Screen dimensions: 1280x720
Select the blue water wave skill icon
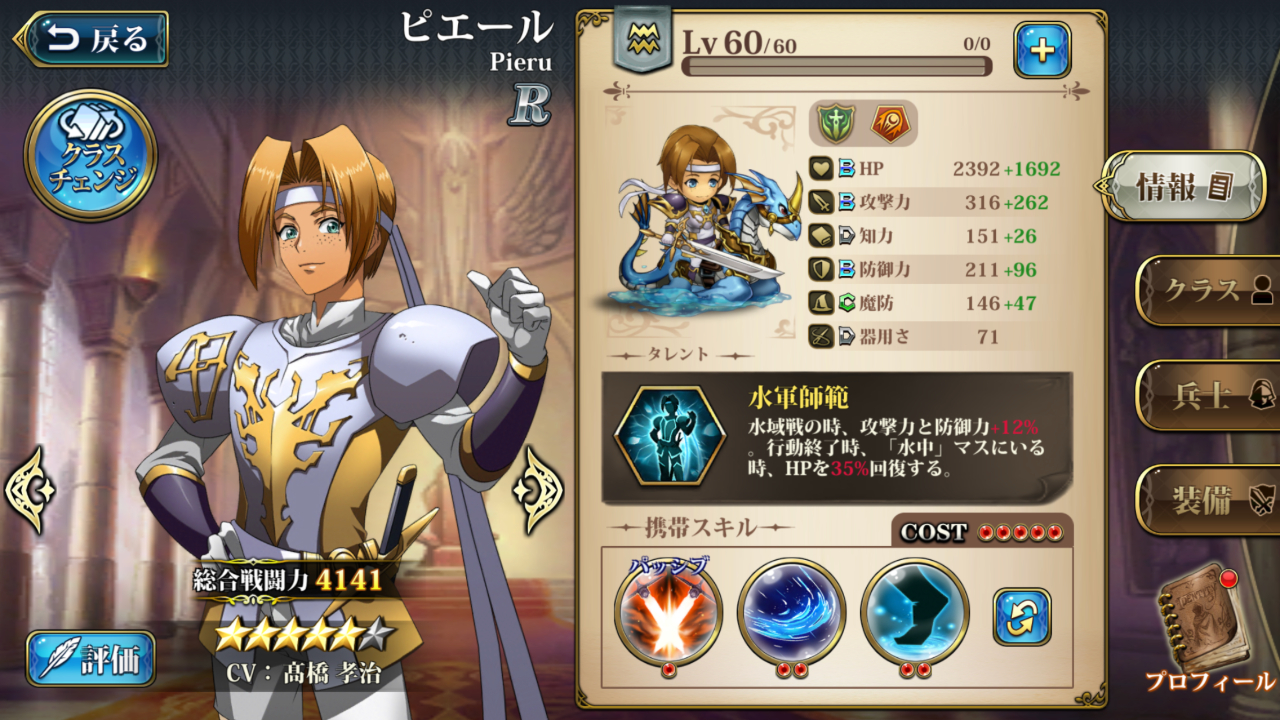791,611
